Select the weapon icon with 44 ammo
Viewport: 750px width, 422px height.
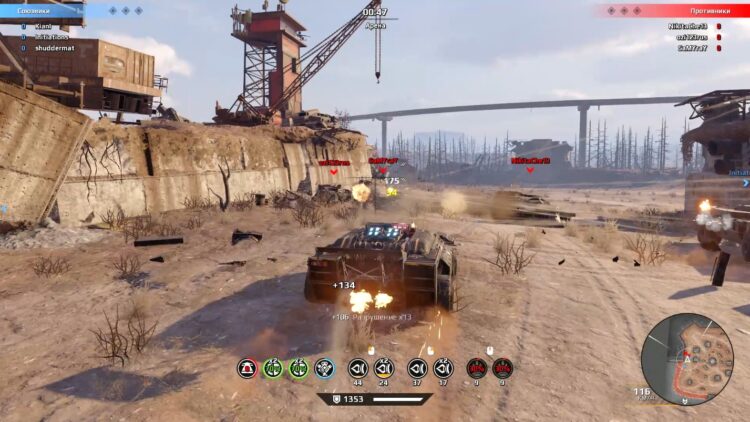tap(357, 368)
